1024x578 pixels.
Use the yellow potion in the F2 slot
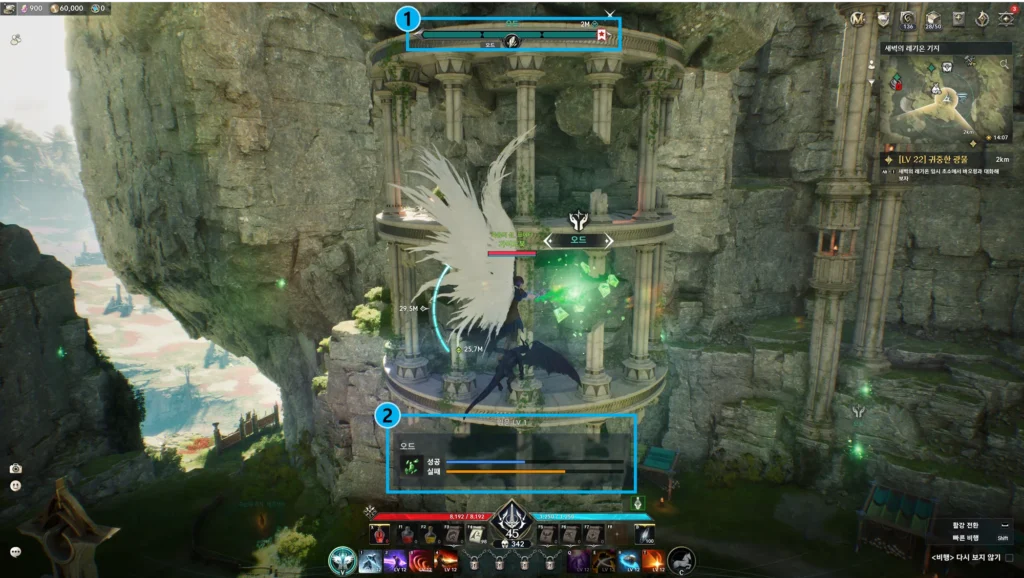[x=430, y=536]
